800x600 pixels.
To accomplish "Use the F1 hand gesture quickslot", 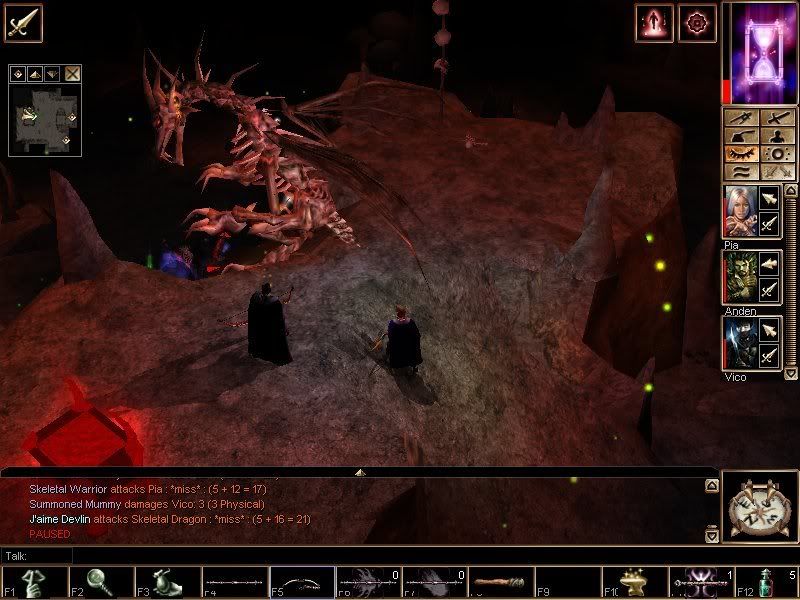I will point(34,582).
